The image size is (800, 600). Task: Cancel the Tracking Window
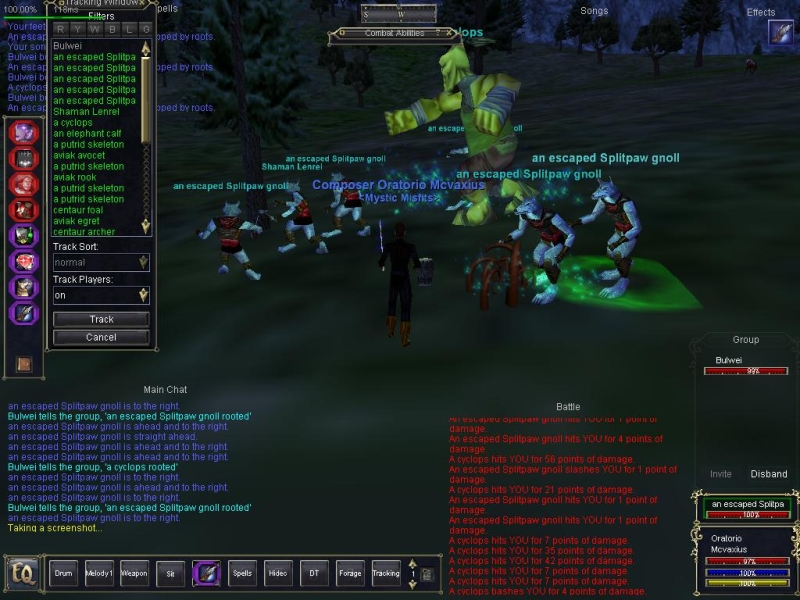(x=101, y=338)
